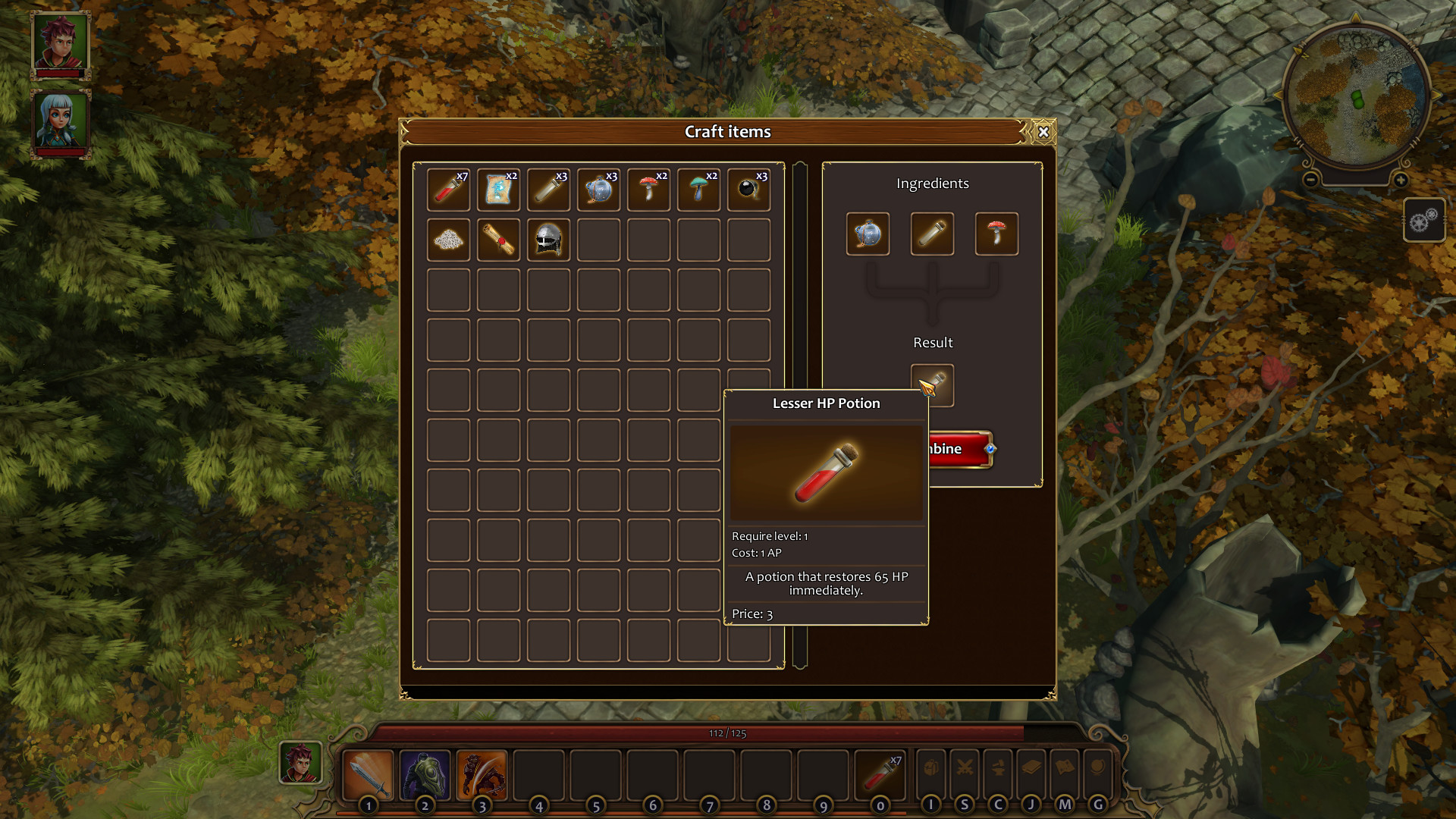Pick the empty vial from inventory
The width and height of the screenshot is (1456, 819).
[x=548, y=190]
